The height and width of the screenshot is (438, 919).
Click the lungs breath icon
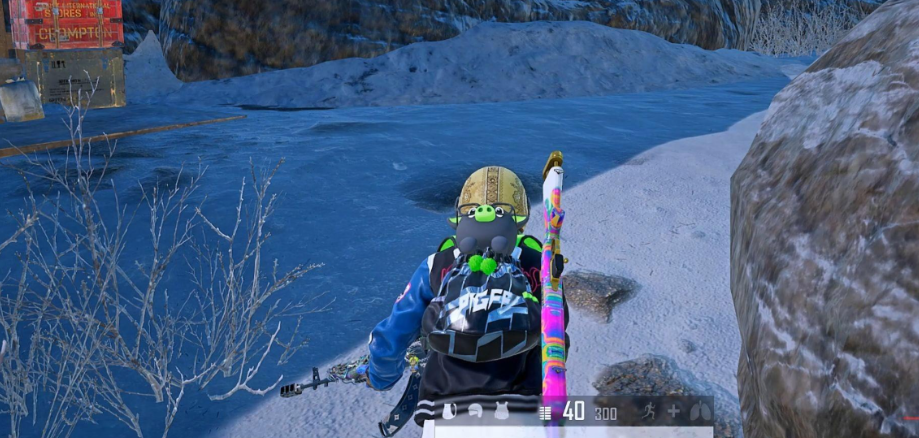(x=699, y=411)
